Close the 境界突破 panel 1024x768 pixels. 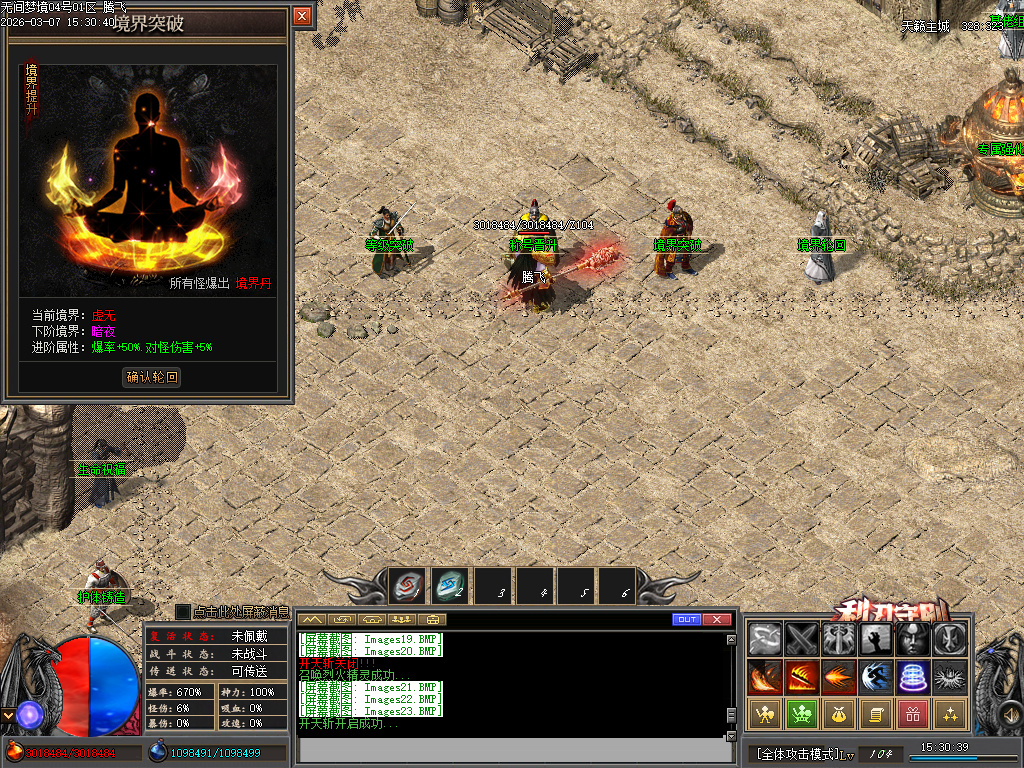[x=302, y=17]
